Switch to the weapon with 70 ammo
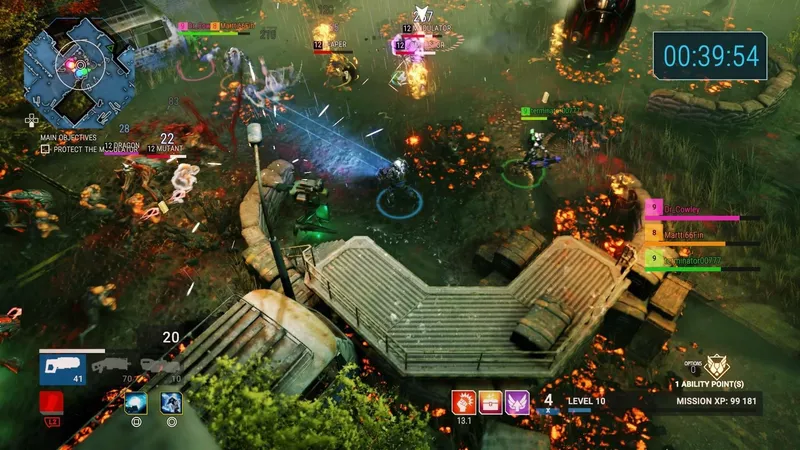Image resolution: width=800 pixels, height=450 pixels. 111,367
